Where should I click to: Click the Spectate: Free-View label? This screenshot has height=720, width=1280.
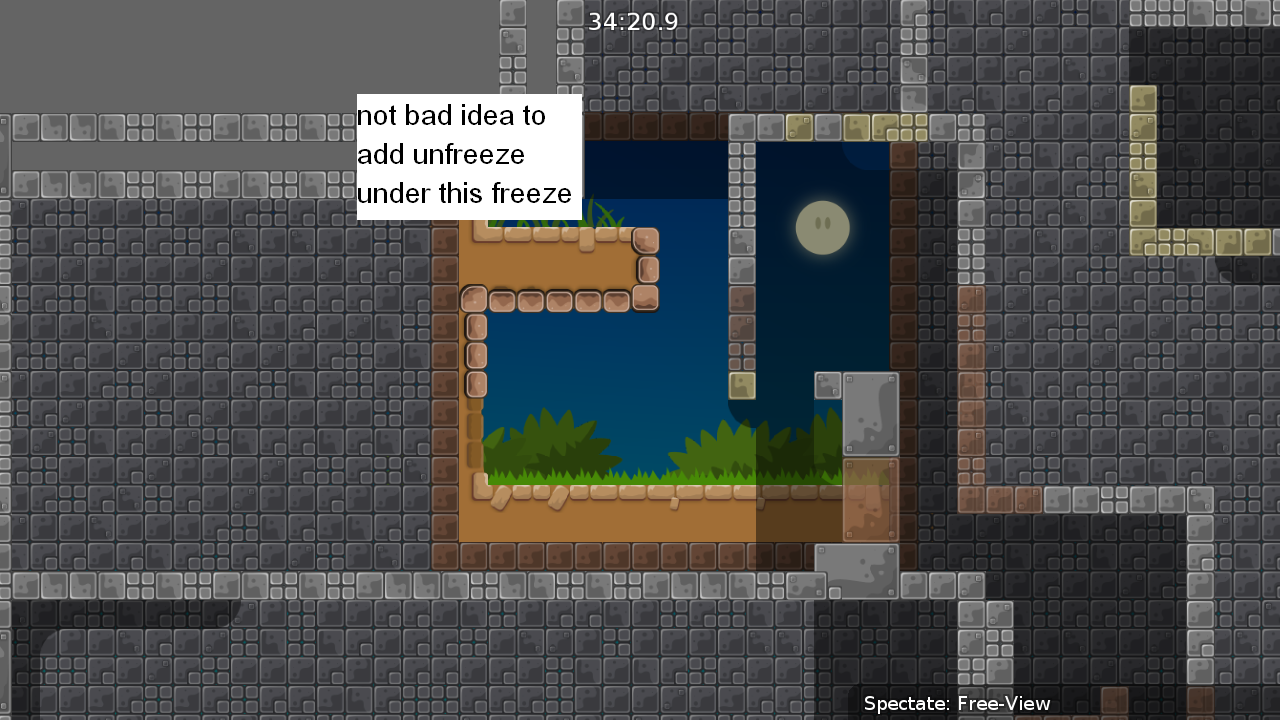(x=954, y=703)
